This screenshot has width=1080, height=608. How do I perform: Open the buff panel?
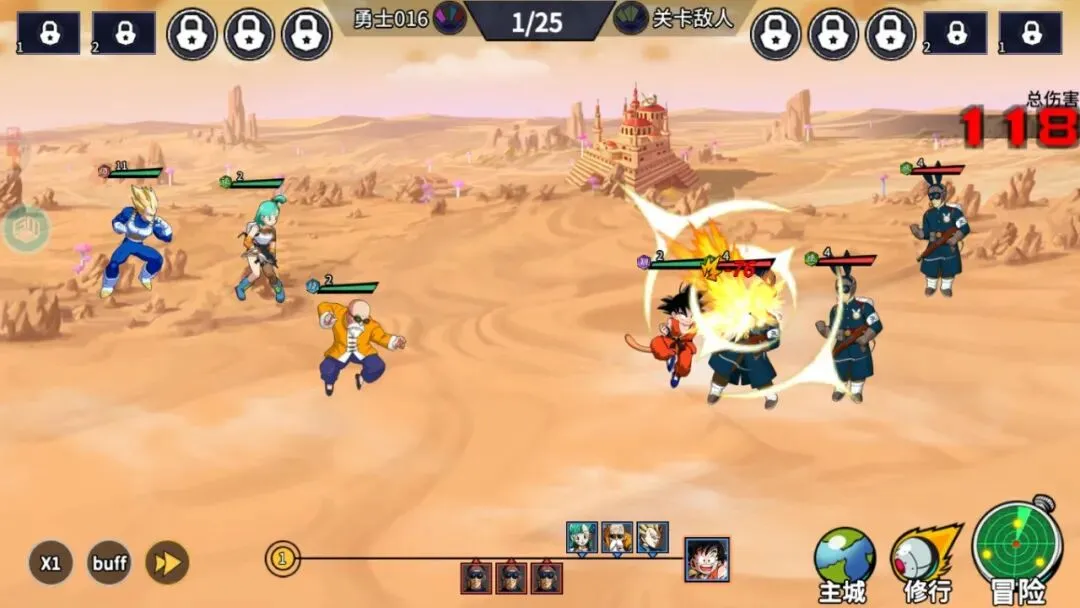(109, 563)
